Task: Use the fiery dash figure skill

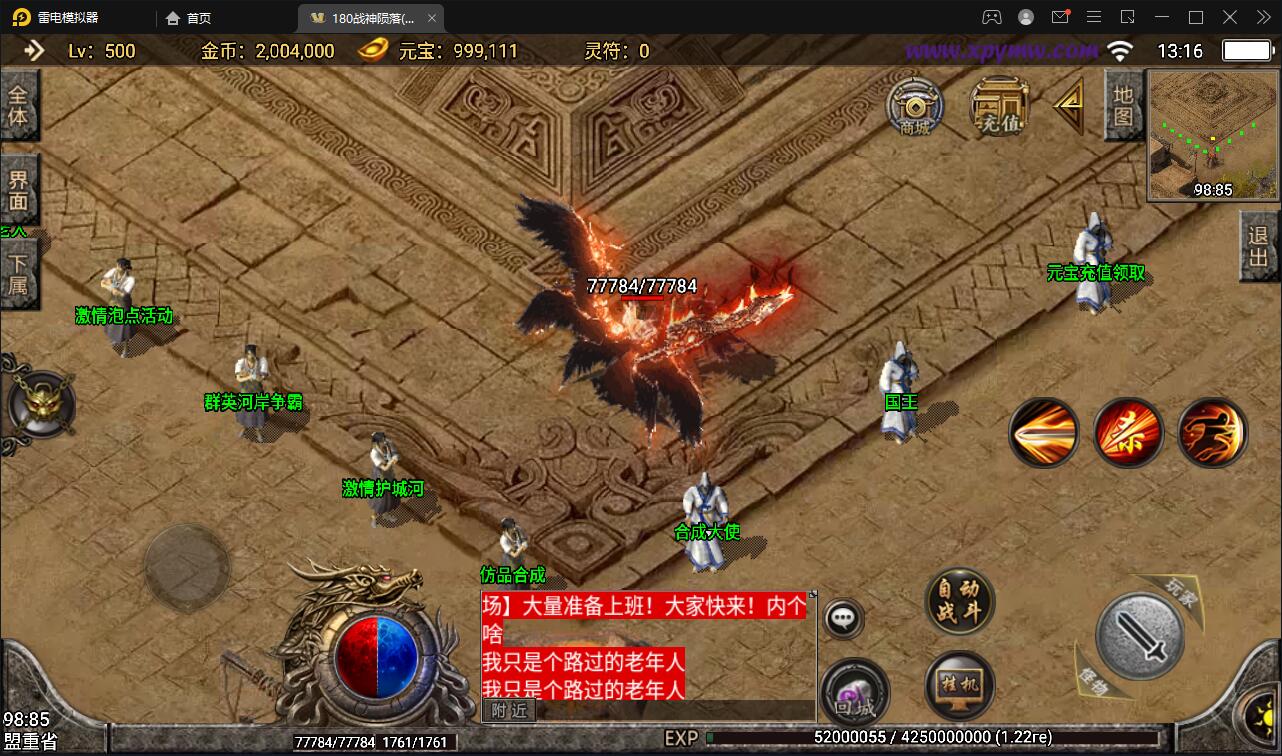Action: coord(1211,432)
